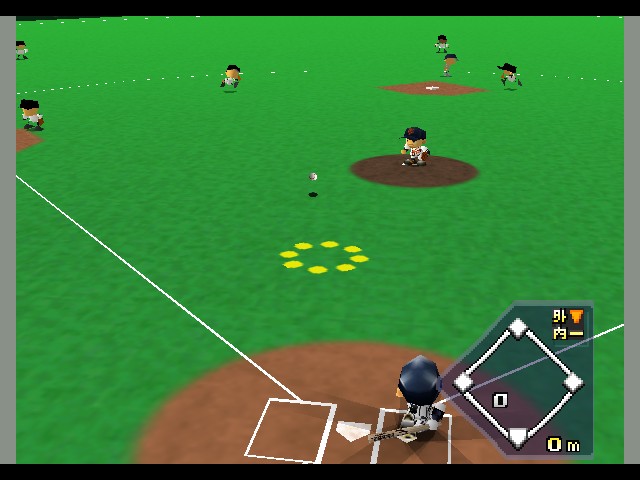The height and width of the screenshot is (480, 640).
Task: Click the base diamond minimap
Action: click(518, 381)
